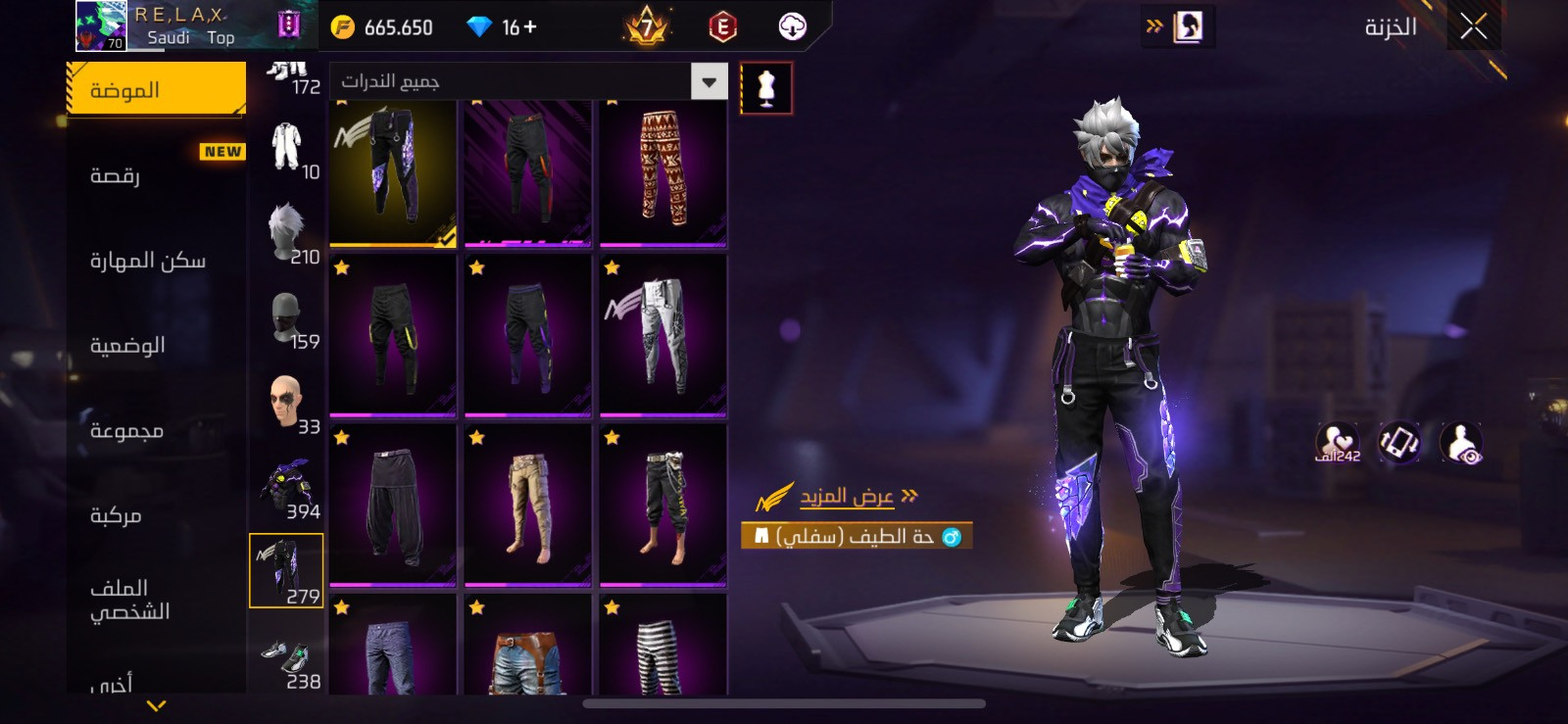Screen dimensions: 1568x724
Task: Switch to the رقصة emote tab
Action: tap(116, 175)
